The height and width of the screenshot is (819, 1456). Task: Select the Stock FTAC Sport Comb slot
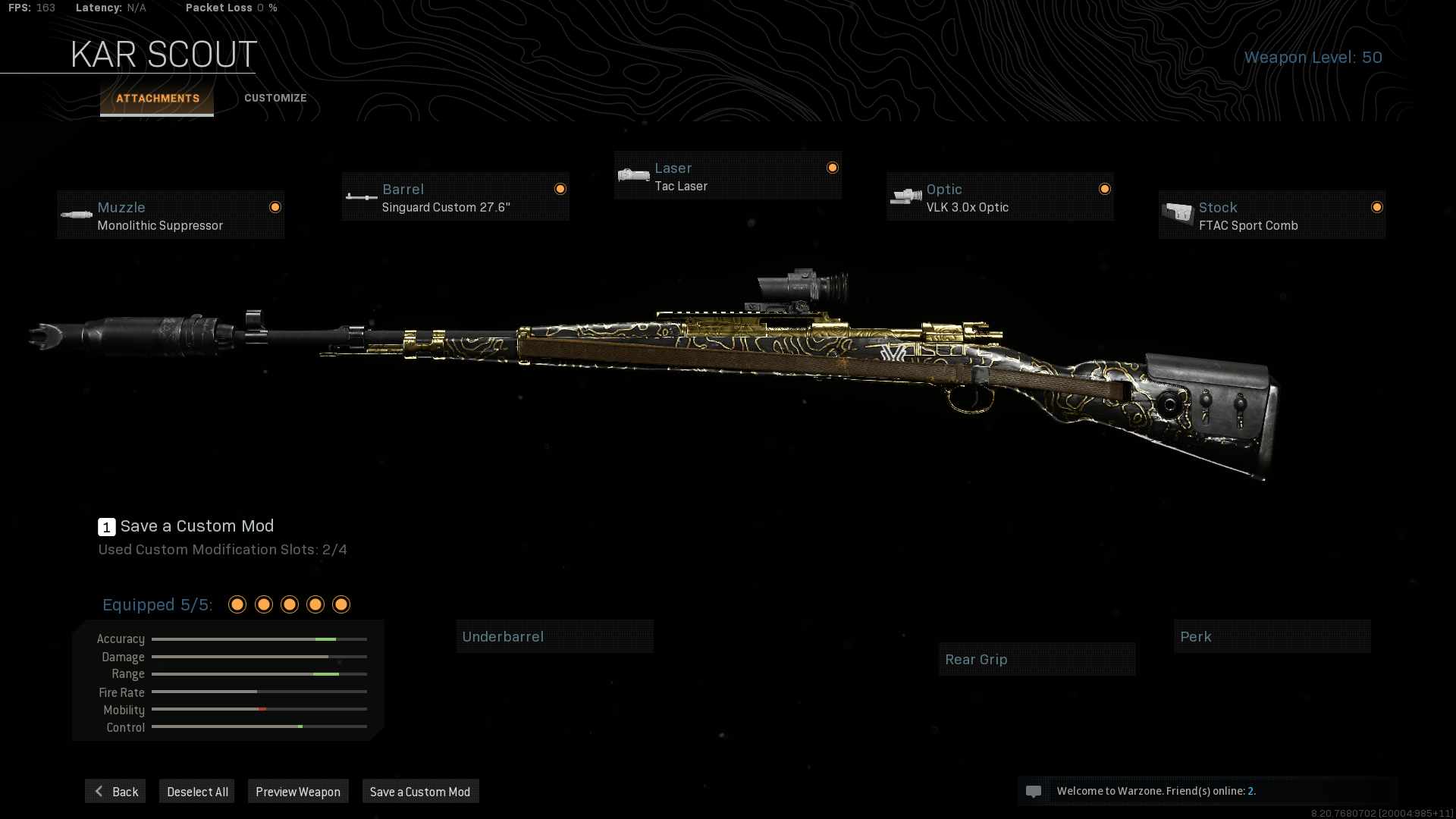point(1272,215)
